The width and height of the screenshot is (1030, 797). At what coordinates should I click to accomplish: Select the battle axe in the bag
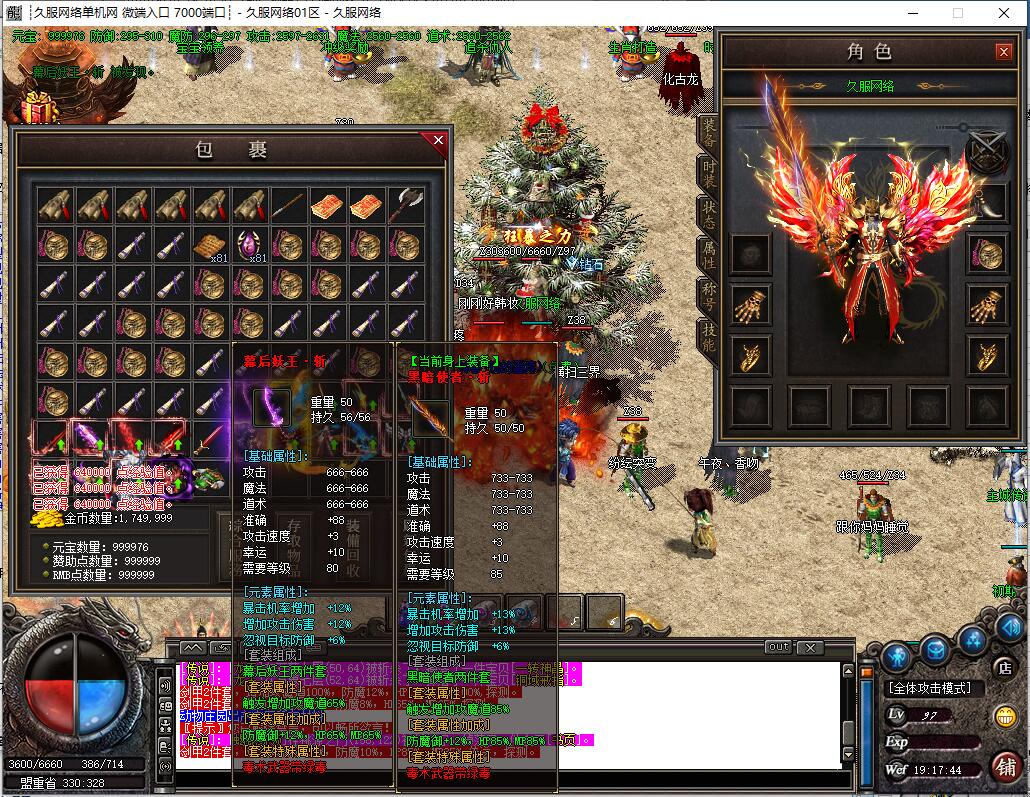pyautogui.click(x=405, y=205)
